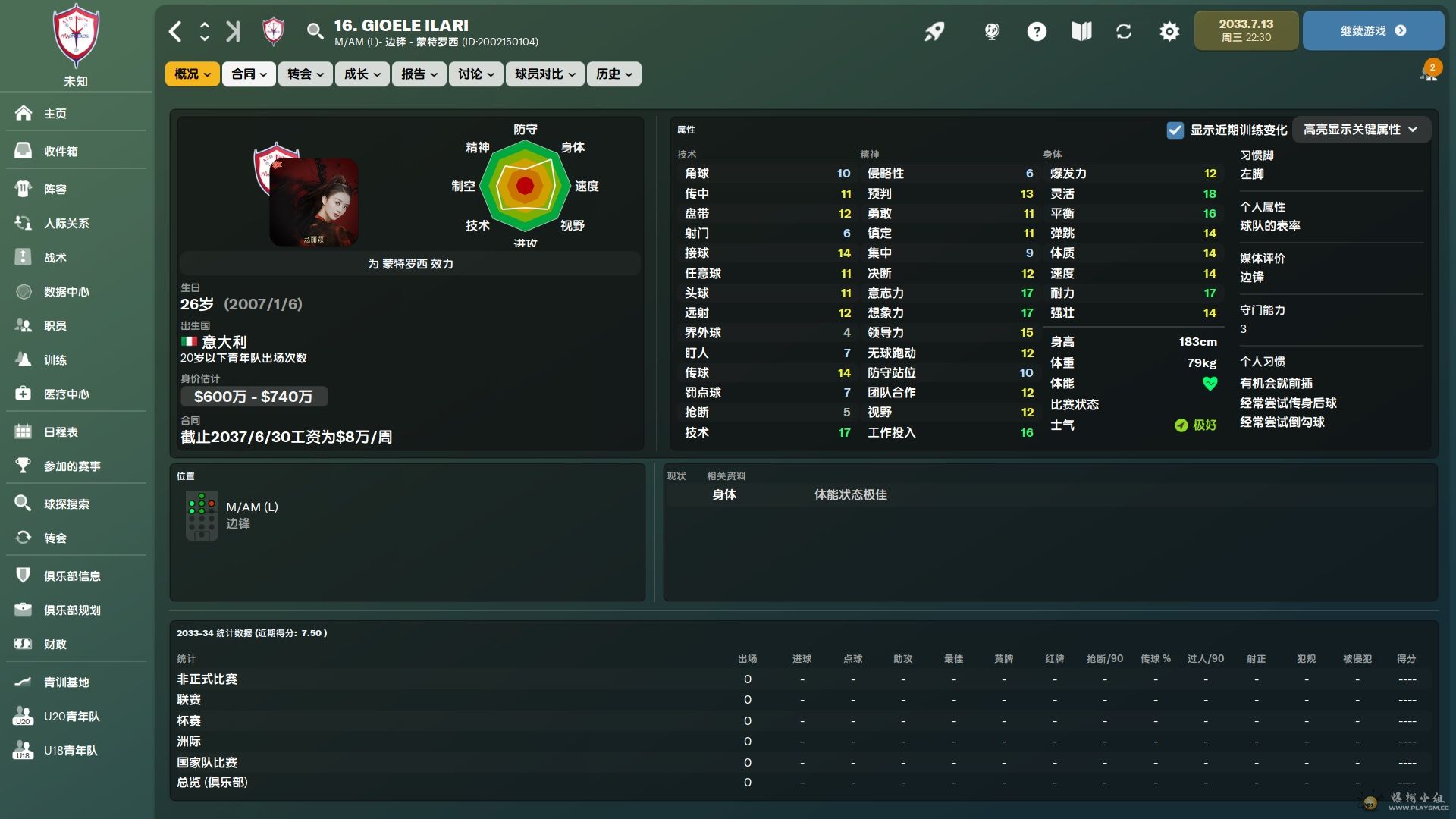Open the 历史 history dropdown
The width and height of the screenshot is (1456, 819).
click(x=613, y=74)
